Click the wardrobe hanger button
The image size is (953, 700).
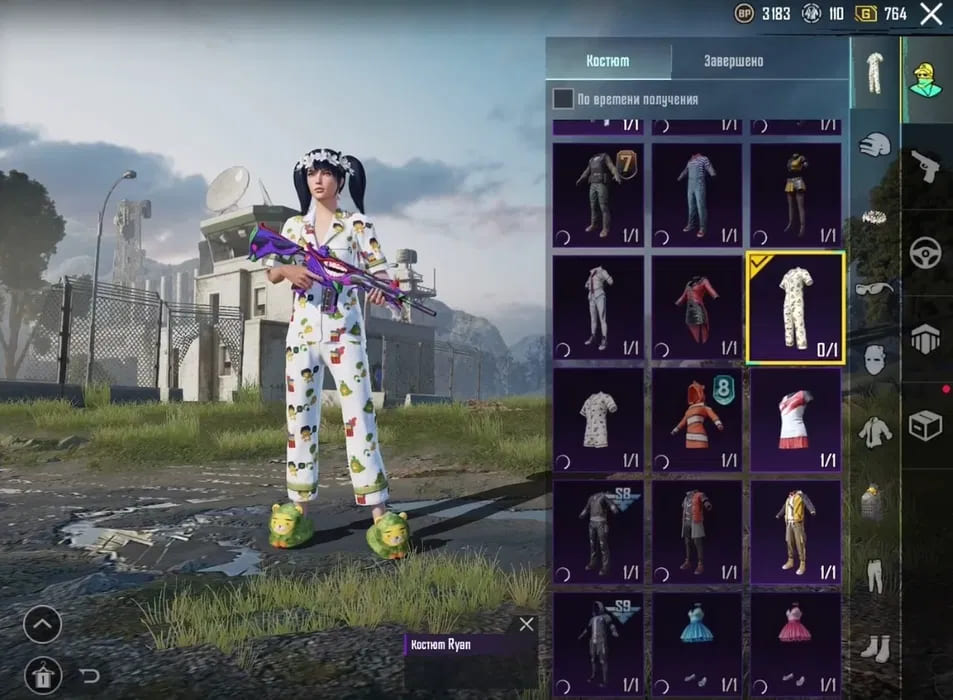(x=42, y=675)
